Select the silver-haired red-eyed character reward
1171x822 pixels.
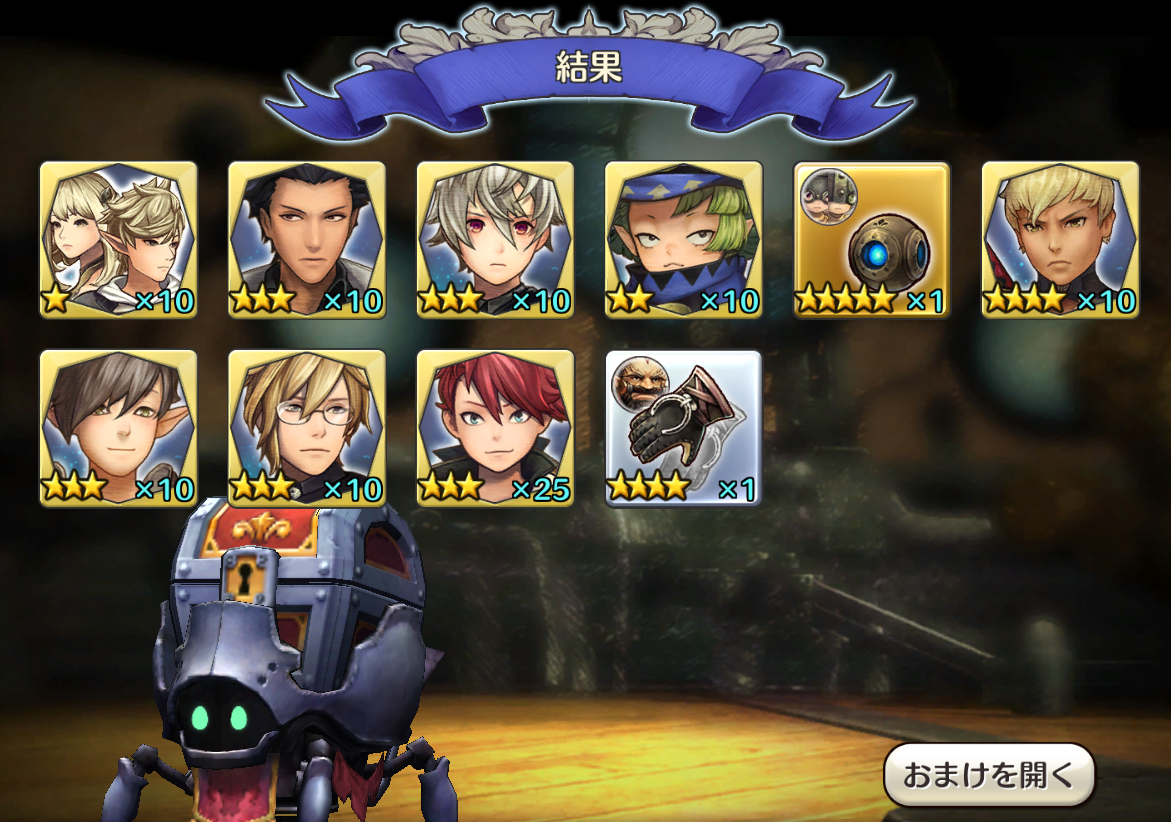pos(495,240)
